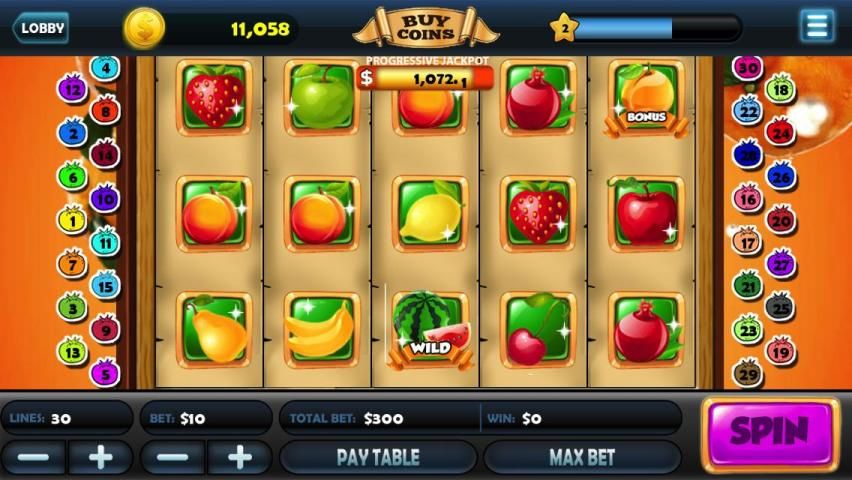Lower the bet amount
The image size is (852, 480).
(x=172, y=458)
